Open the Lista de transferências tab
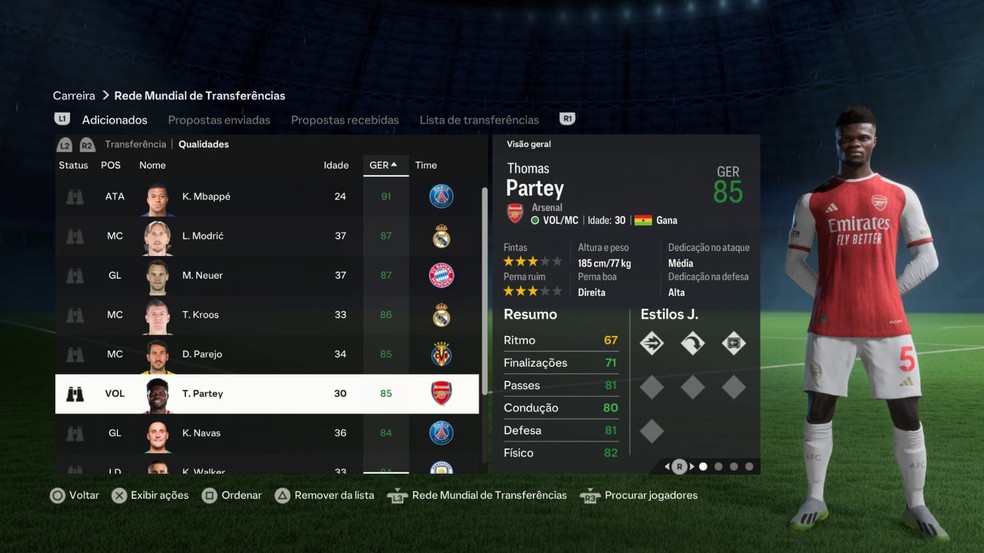This screenshot has height=553, width=984. pyautogui.click(x=479, y=120)
